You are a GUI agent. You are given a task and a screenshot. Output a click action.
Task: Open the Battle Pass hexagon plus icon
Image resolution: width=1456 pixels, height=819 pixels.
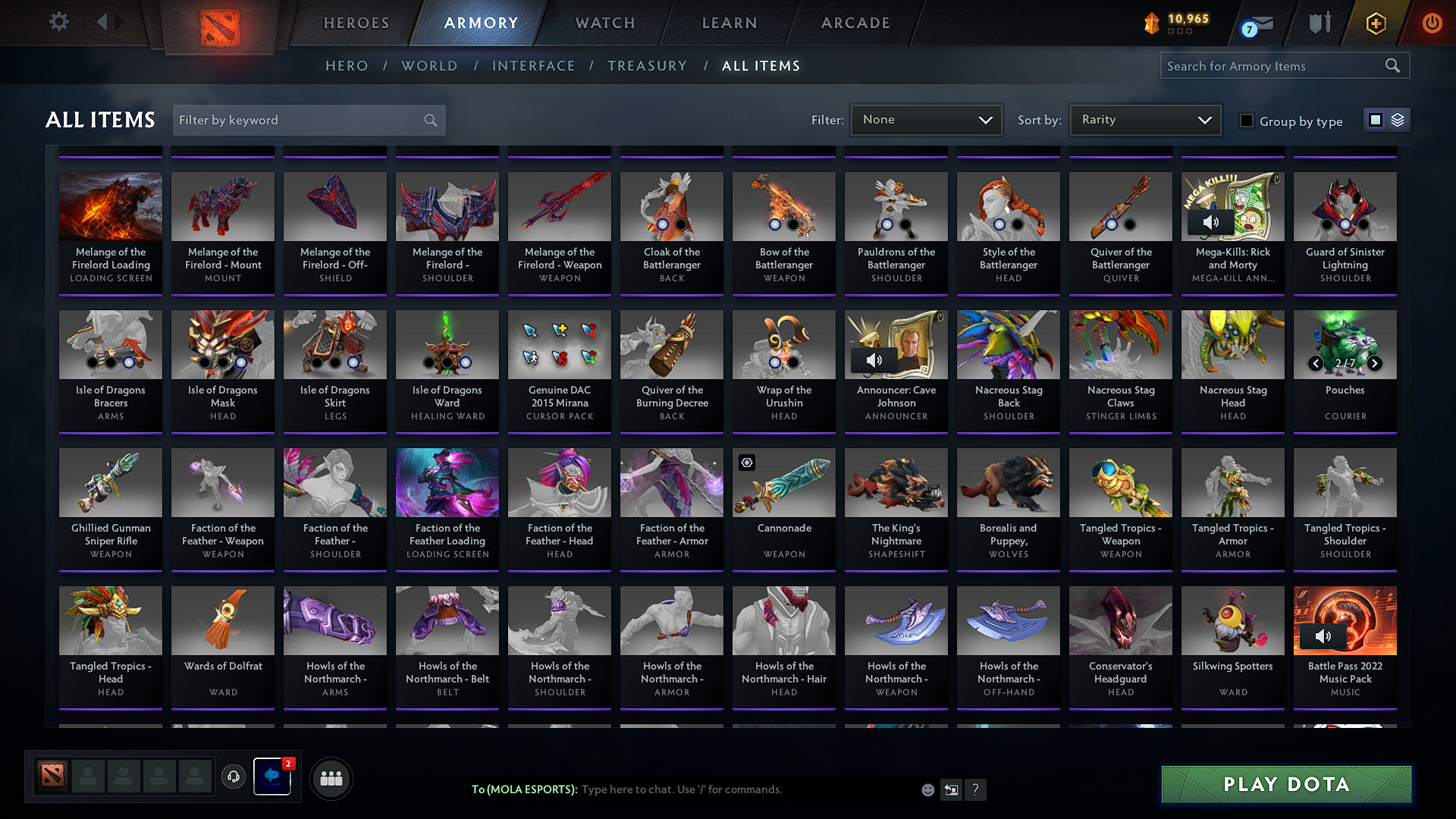(x=1375, y=23)
